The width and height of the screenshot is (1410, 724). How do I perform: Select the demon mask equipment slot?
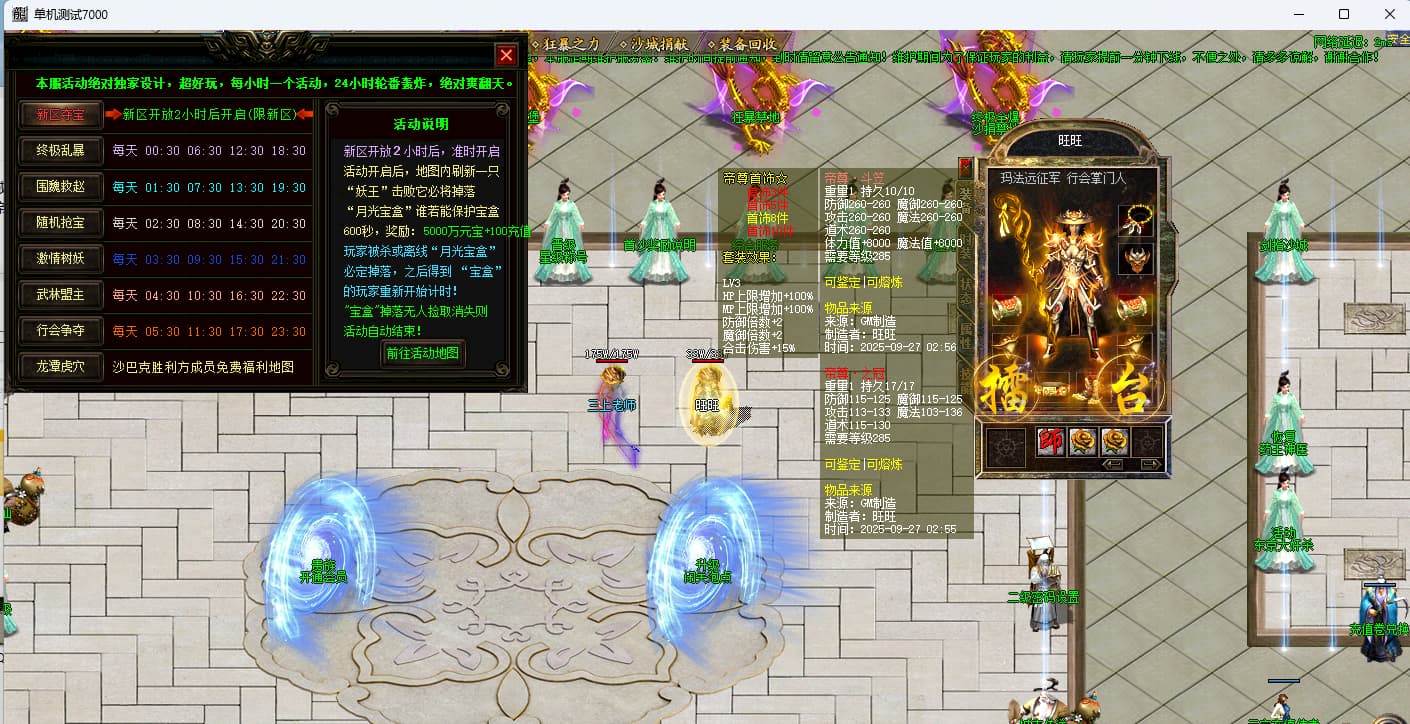click(x=1135, y=259)
